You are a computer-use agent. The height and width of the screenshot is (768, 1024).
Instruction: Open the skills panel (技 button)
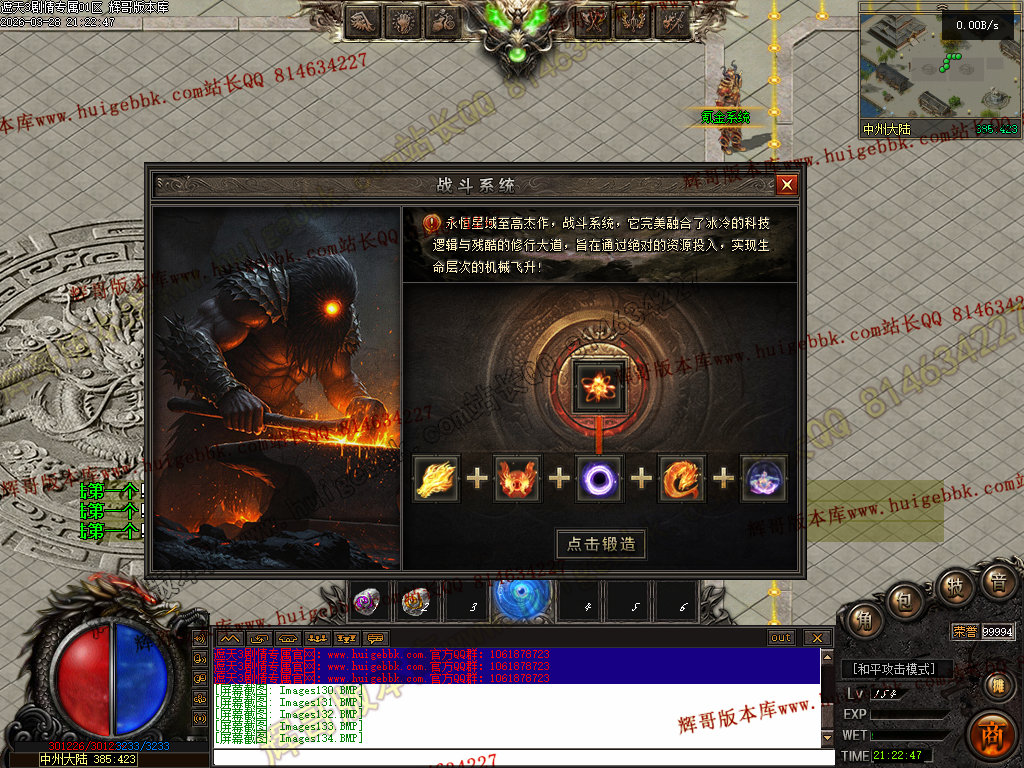click(x=955, y=586)
